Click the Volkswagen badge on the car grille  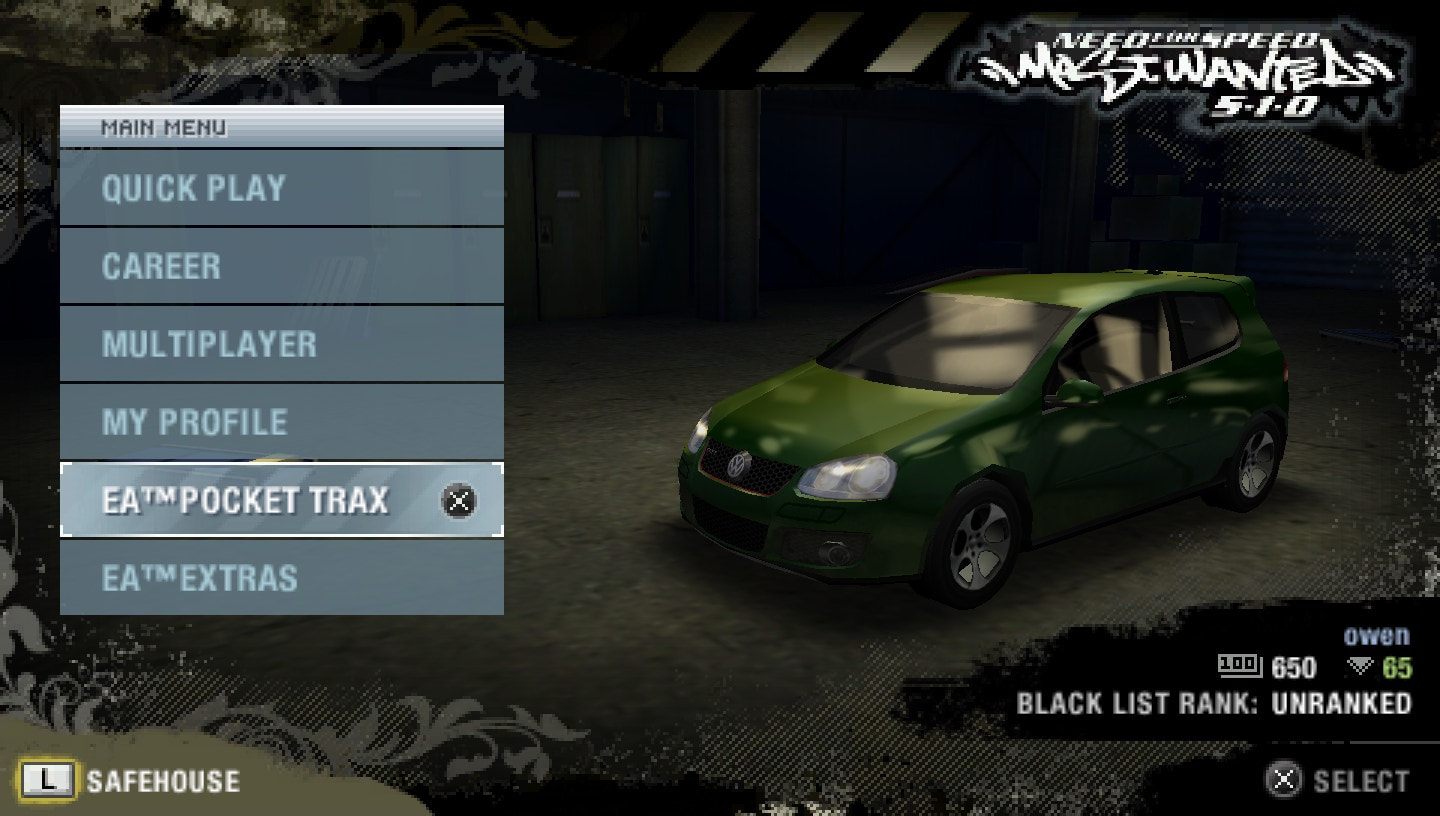[737, 466]
